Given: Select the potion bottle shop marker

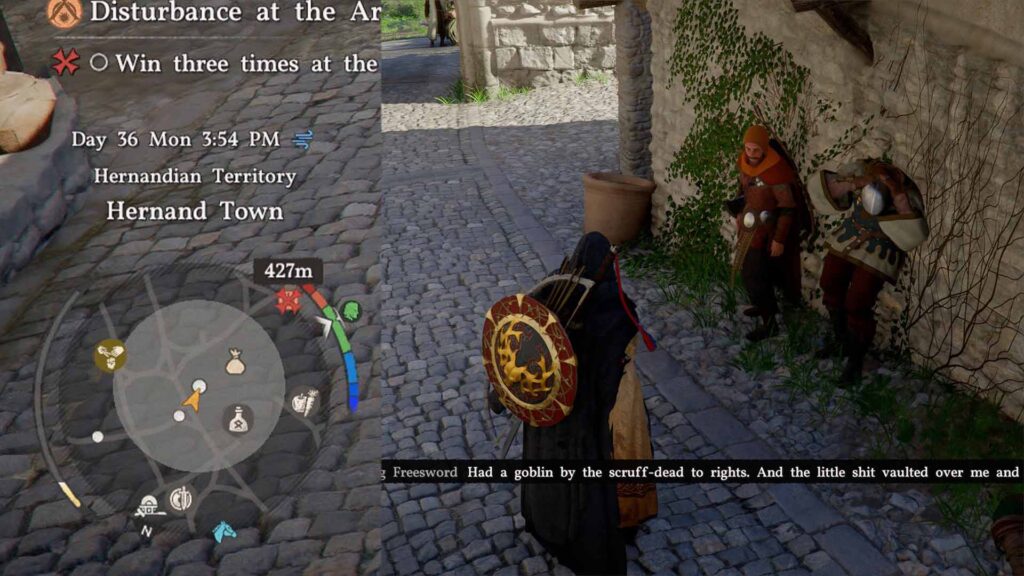Looking at the screenshot, I should [237, 420].
